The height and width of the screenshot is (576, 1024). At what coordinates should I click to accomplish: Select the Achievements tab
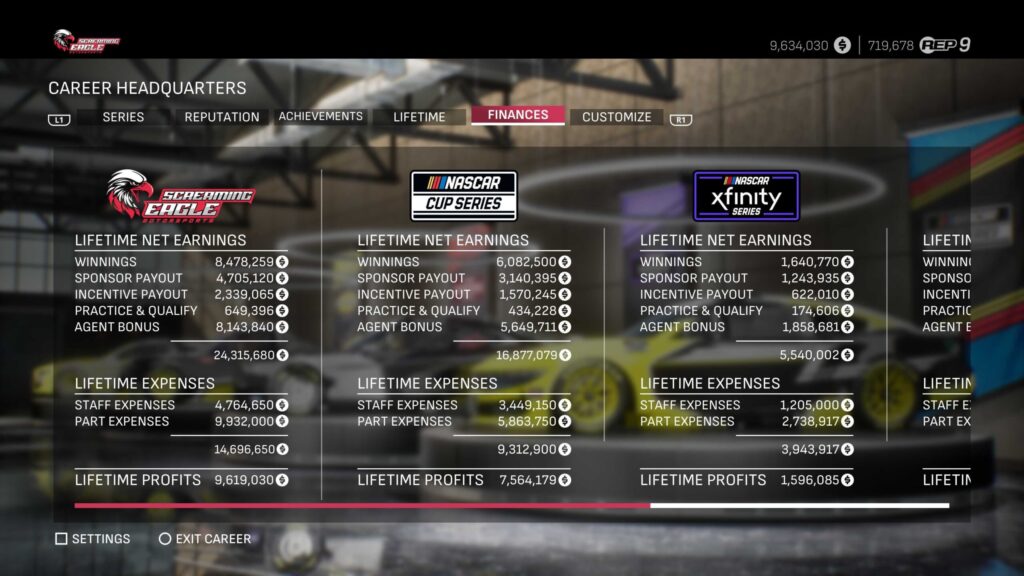(x=320, y=116)
